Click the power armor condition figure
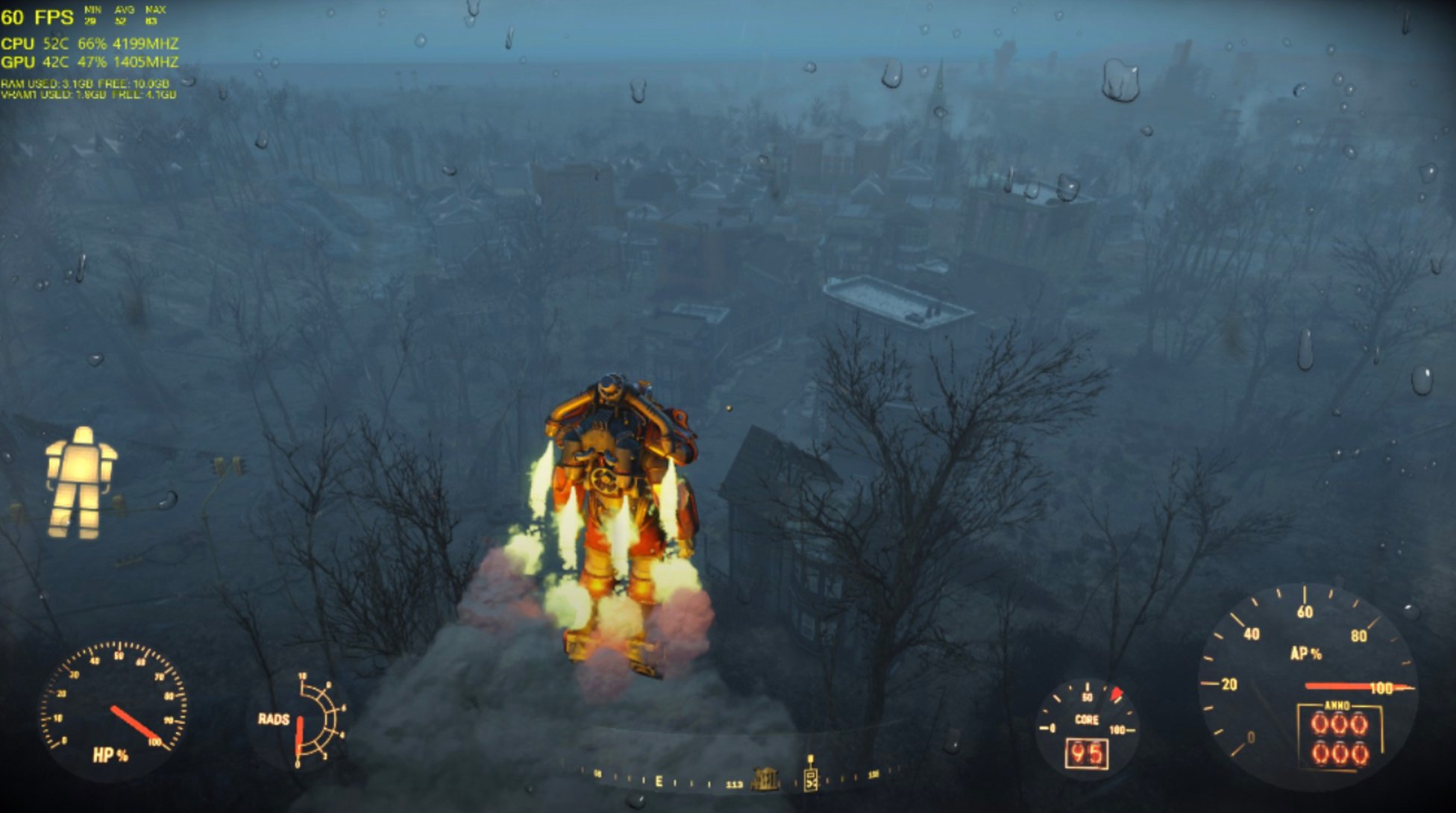Screen dimensions: 1456x813 pyautogui.click(x=81, y=482)
